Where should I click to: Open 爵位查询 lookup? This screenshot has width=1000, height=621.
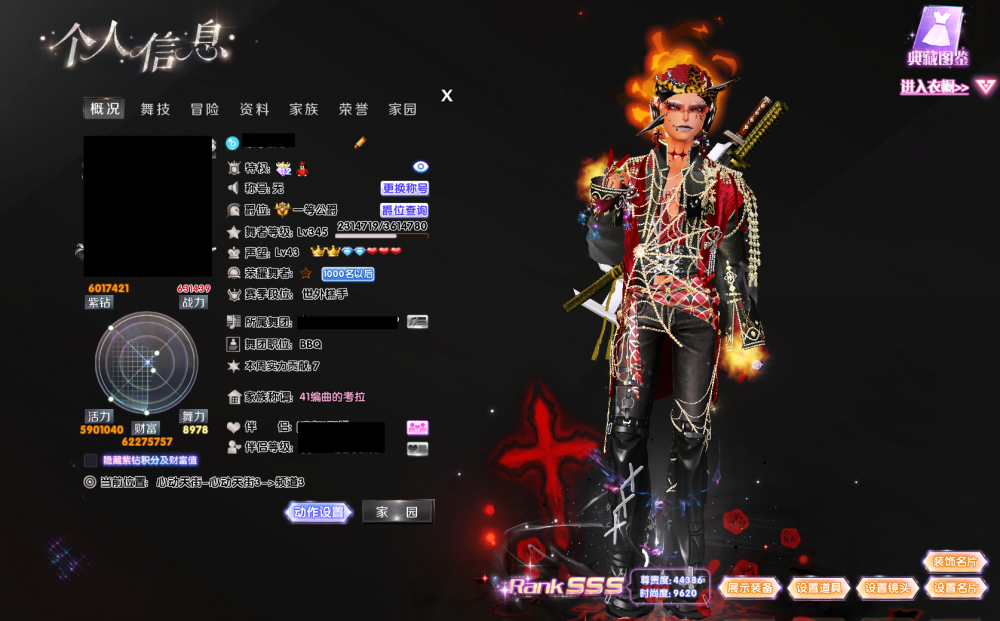coord(405,210)
